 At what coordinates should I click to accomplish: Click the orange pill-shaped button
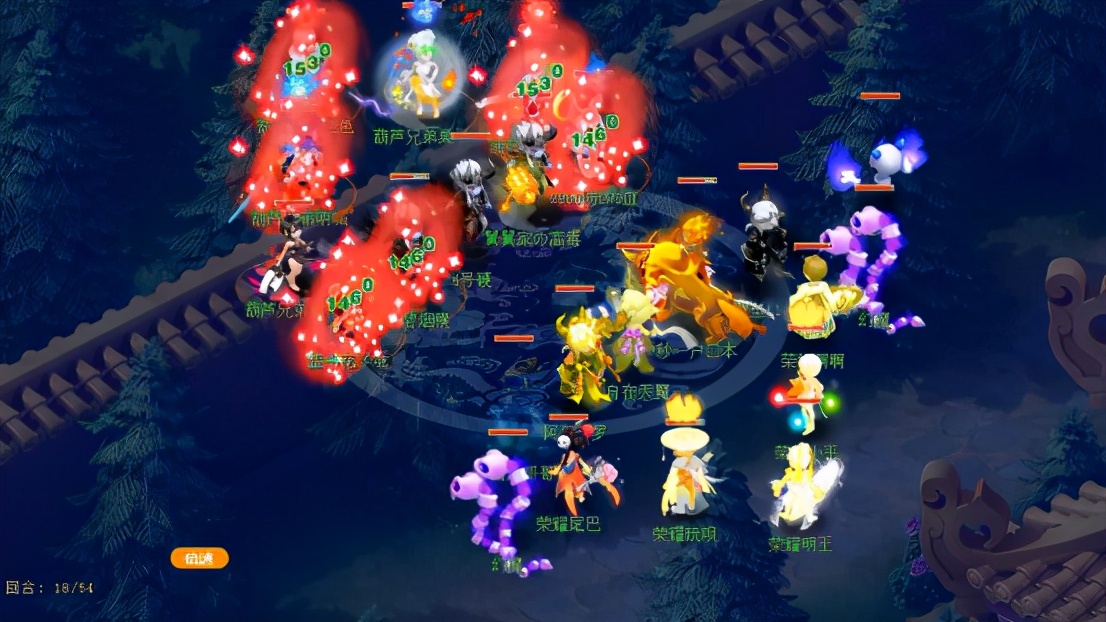200,558
